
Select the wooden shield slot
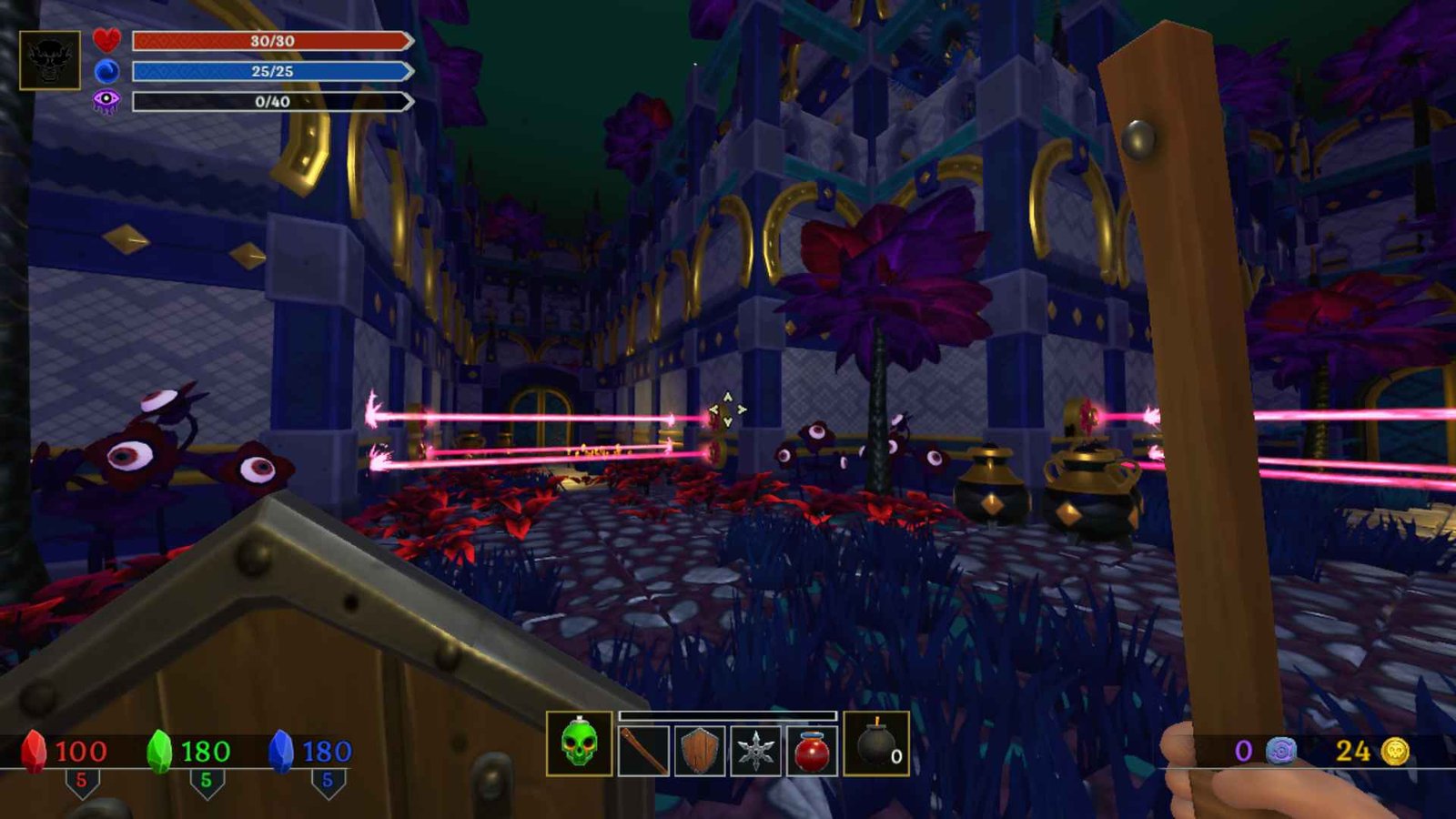pyautogui.click(x=700, y=751)
